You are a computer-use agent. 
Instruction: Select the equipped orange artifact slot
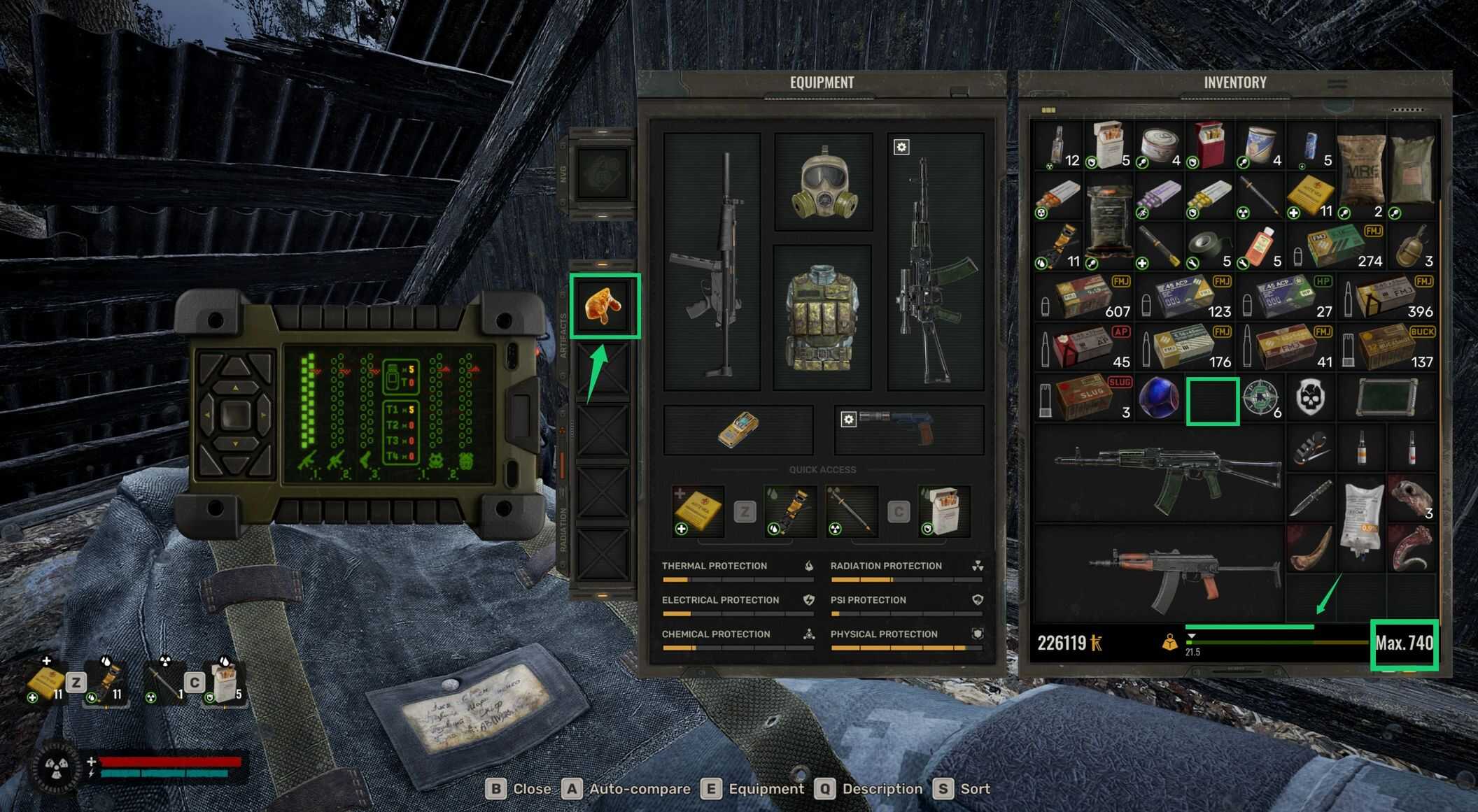[604, 306]
